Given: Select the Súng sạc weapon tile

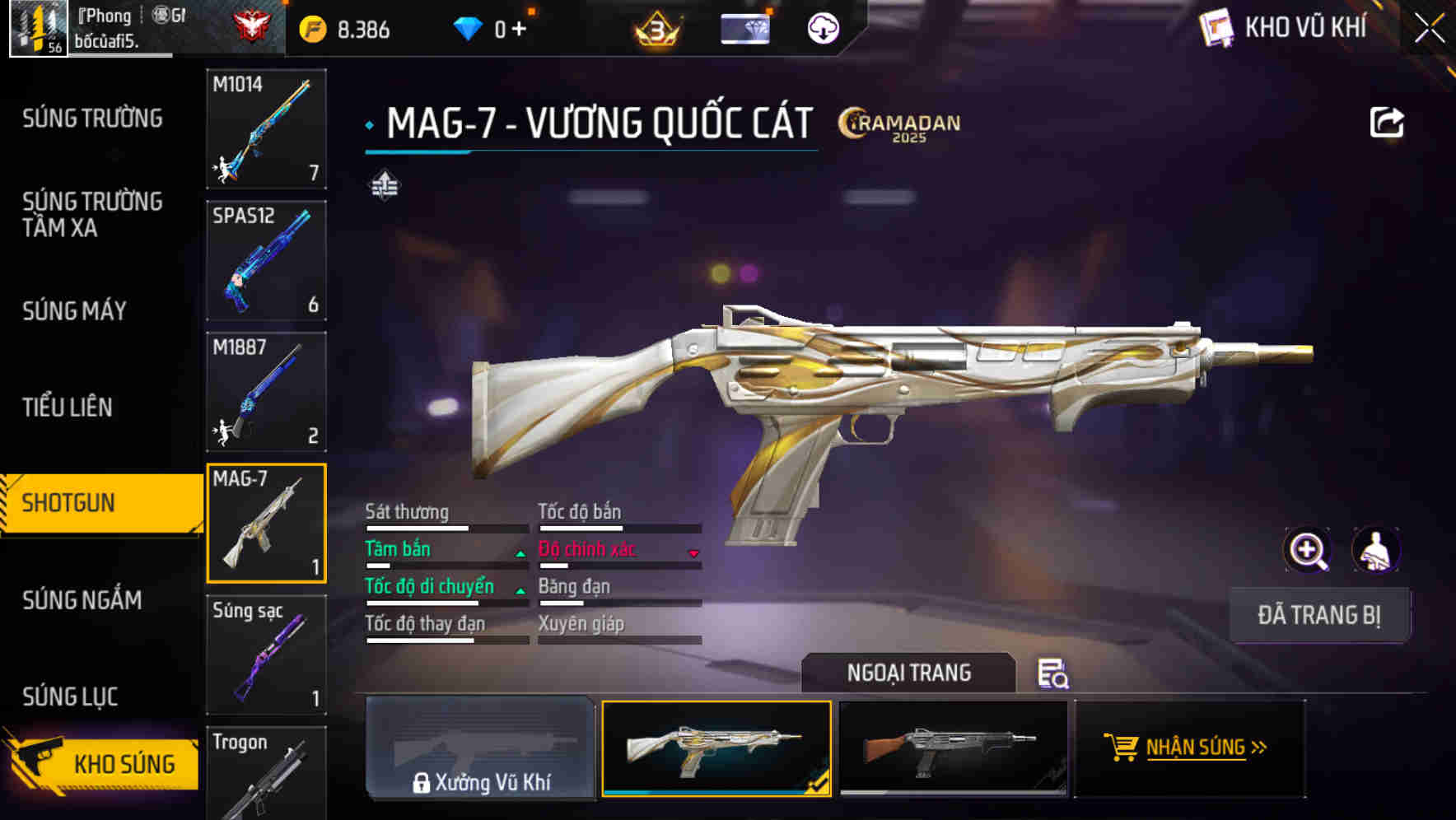Looking at the screenshot, I should 266,655.
